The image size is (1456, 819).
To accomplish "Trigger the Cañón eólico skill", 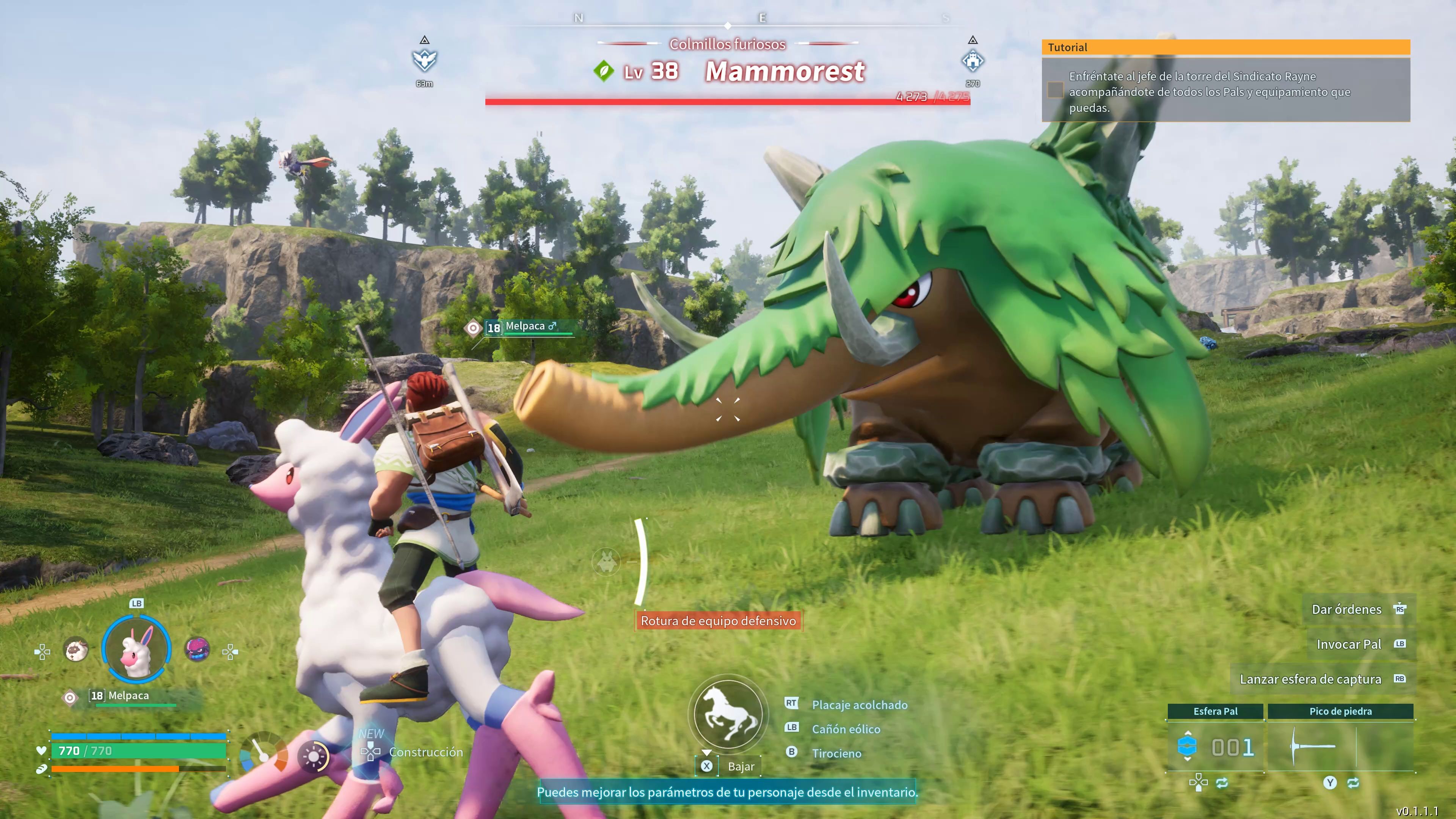I will click(846, 729).
